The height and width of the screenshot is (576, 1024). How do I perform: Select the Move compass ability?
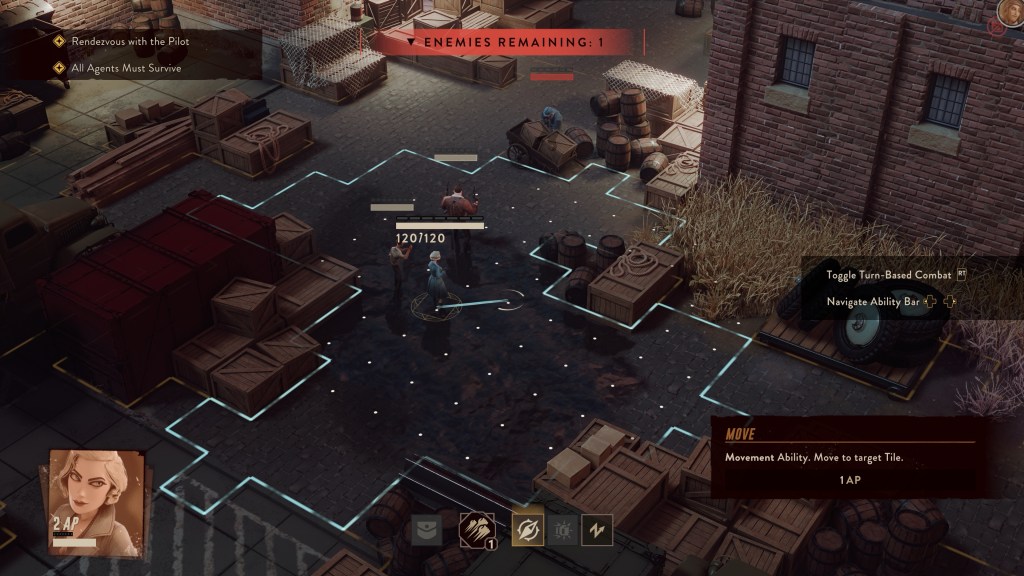tap(528, 529)
